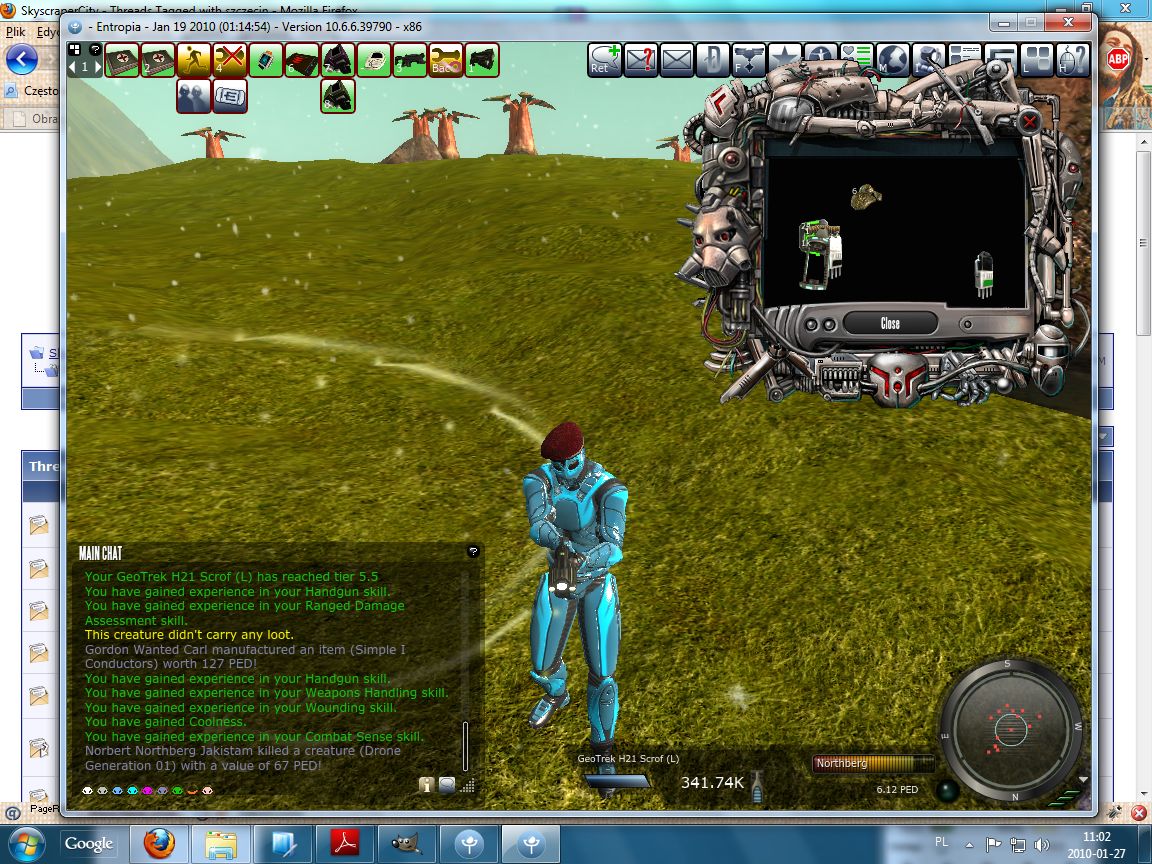
Task: Open the star icon in top toolbar
Action: tap(785, 60)
